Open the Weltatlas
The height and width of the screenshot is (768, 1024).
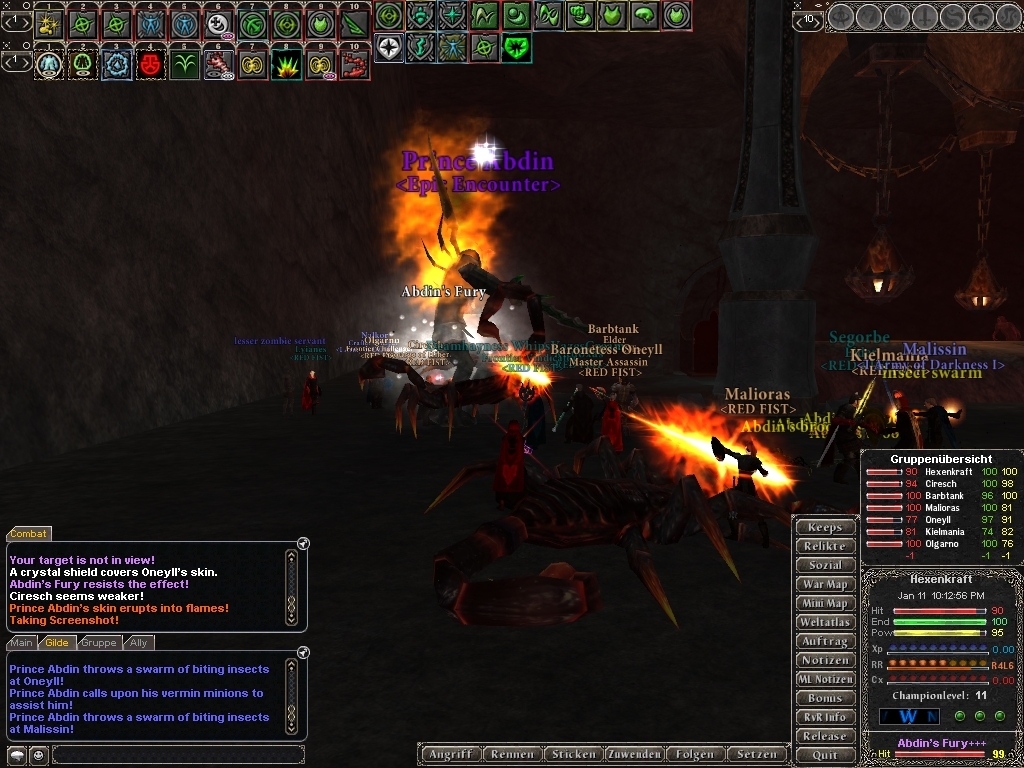[825, 622]
